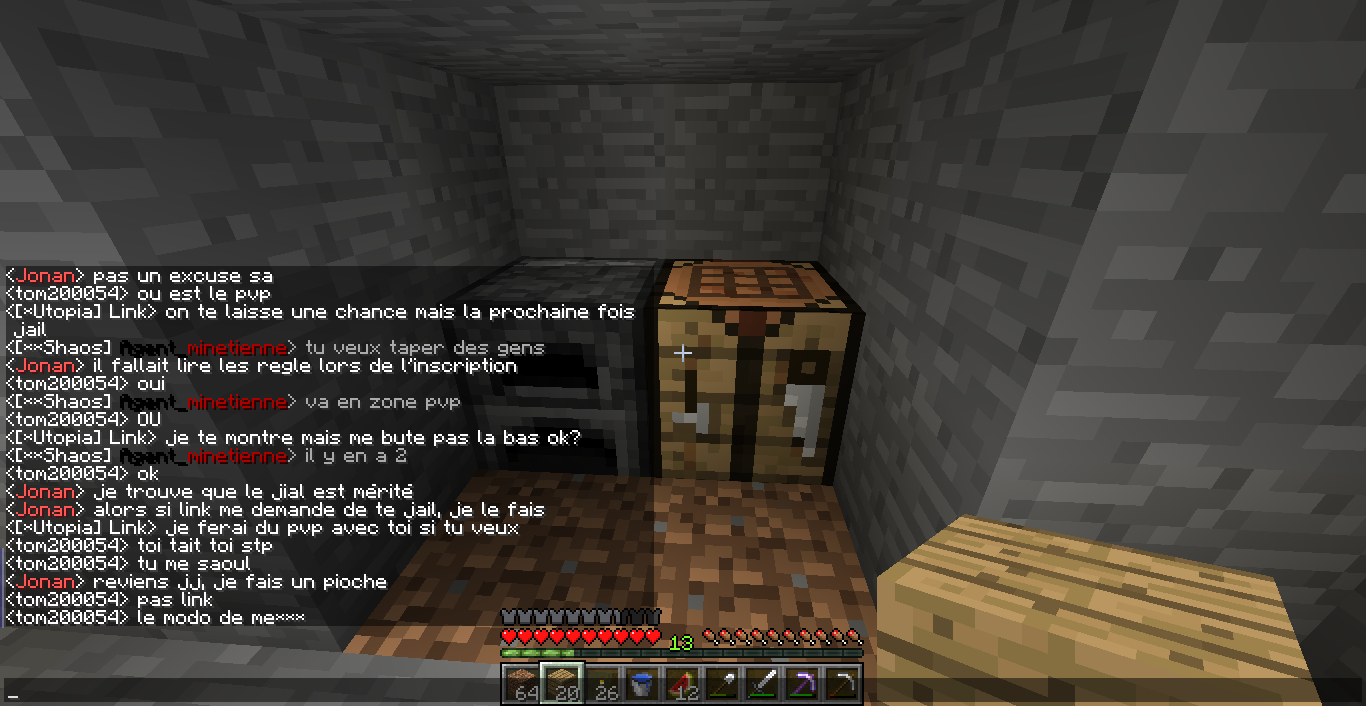Select the purple enchanted pickaxe slot
The image size is (1366, 706).
[x=801, y=684]
